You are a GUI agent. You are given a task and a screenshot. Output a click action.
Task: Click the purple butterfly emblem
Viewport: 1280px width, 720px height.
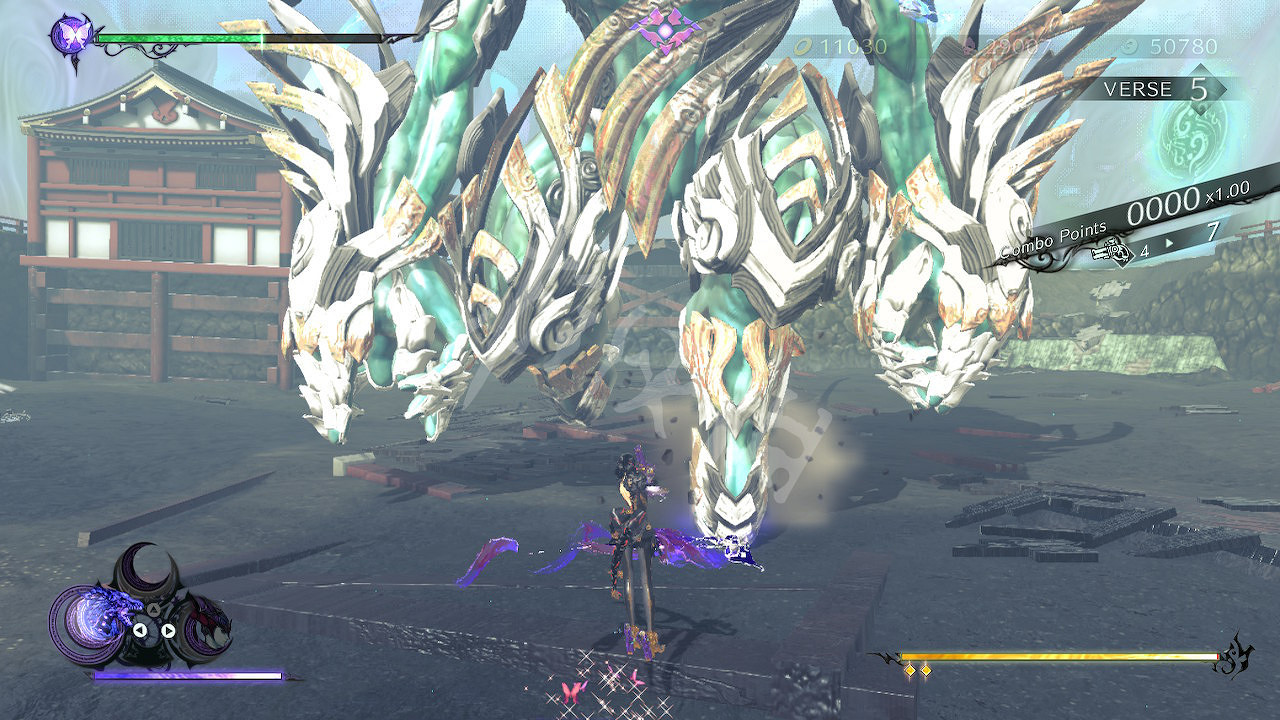[71, 37]
